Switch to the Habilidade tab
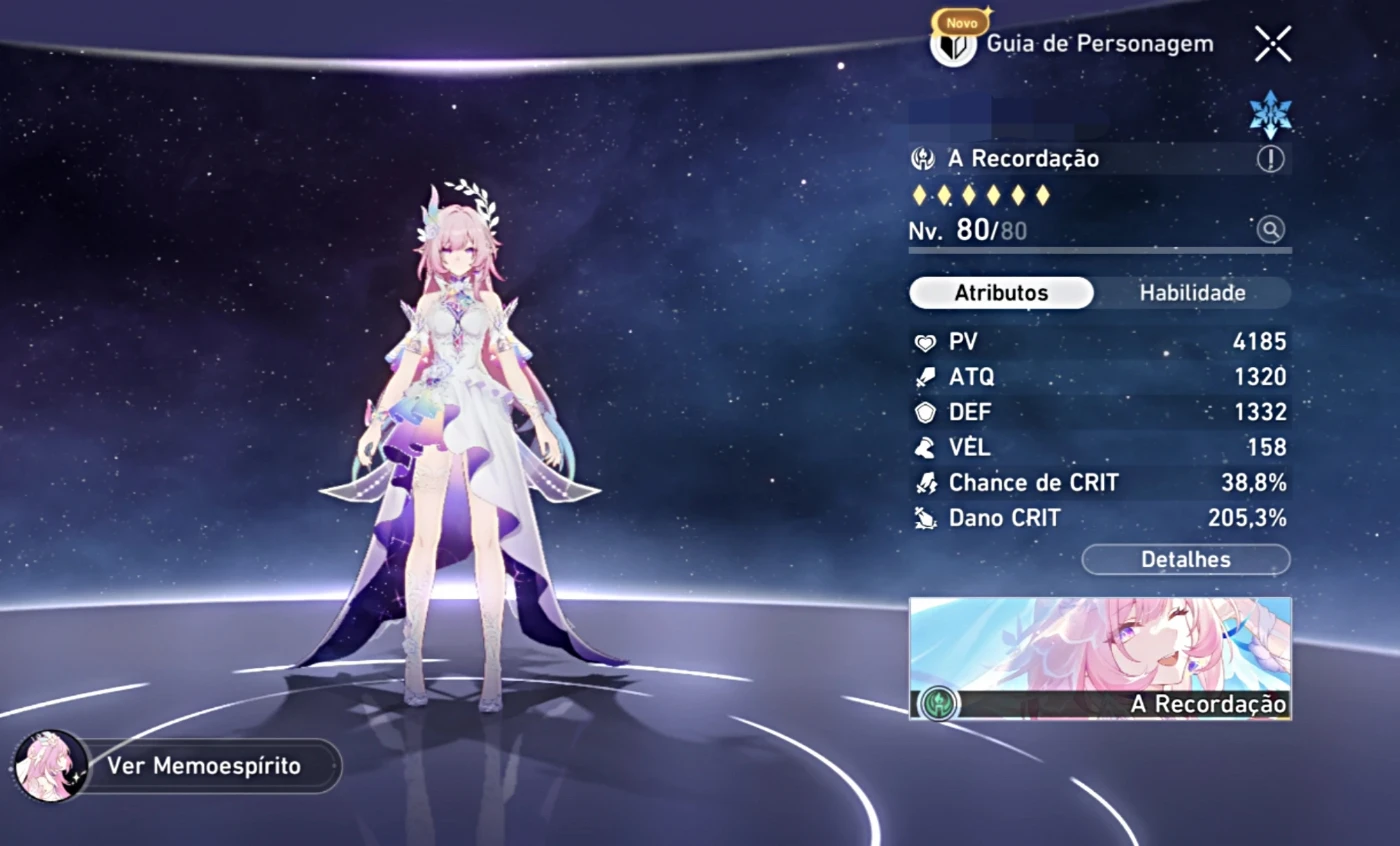1400x846 pixels. click(1192, 293)
